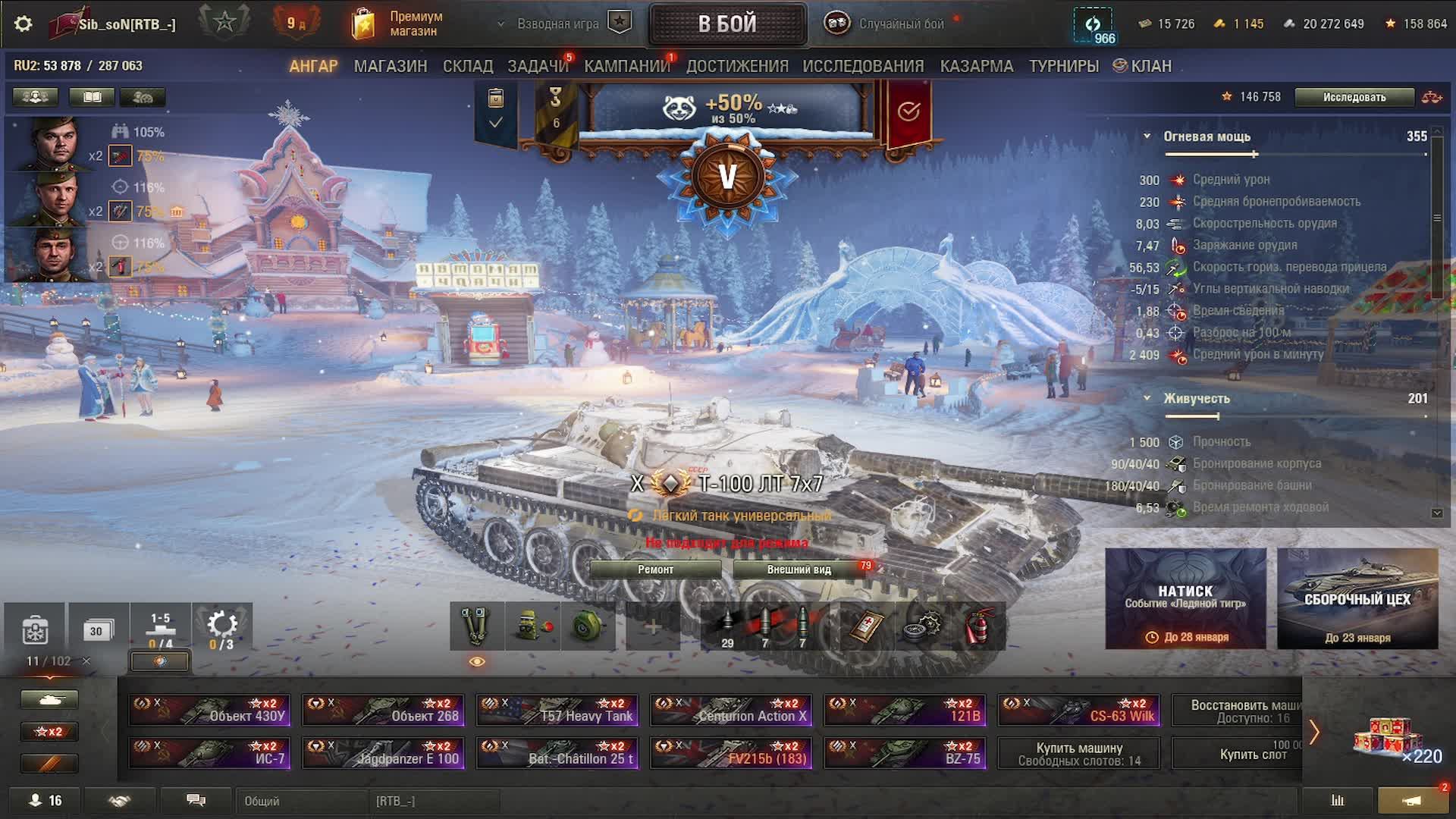This screenshot has height=819, width=1456.
Task: Open the КАЗАРМА tab
Action: [977, 67]
